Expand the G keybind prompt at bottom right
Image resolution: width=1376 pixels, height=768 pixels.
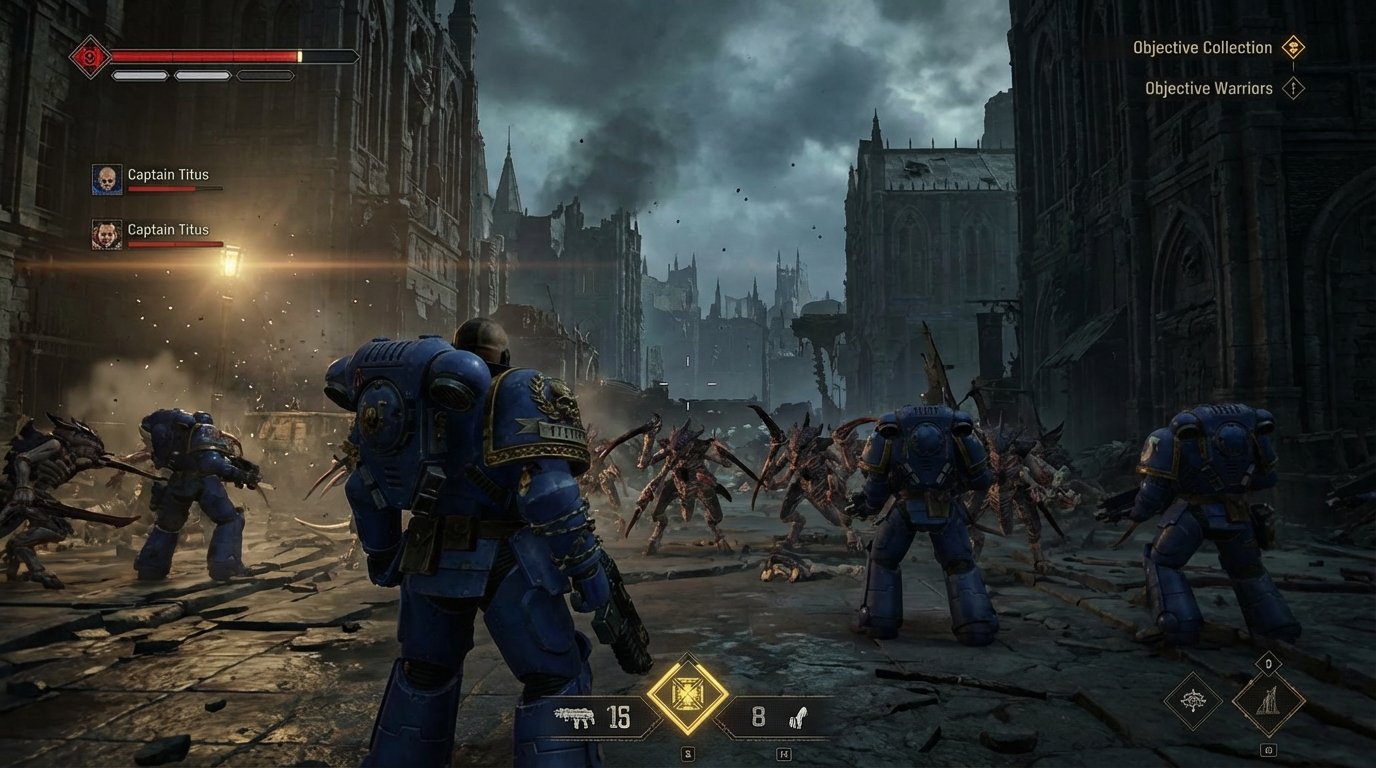click(x=1268, y=748)
